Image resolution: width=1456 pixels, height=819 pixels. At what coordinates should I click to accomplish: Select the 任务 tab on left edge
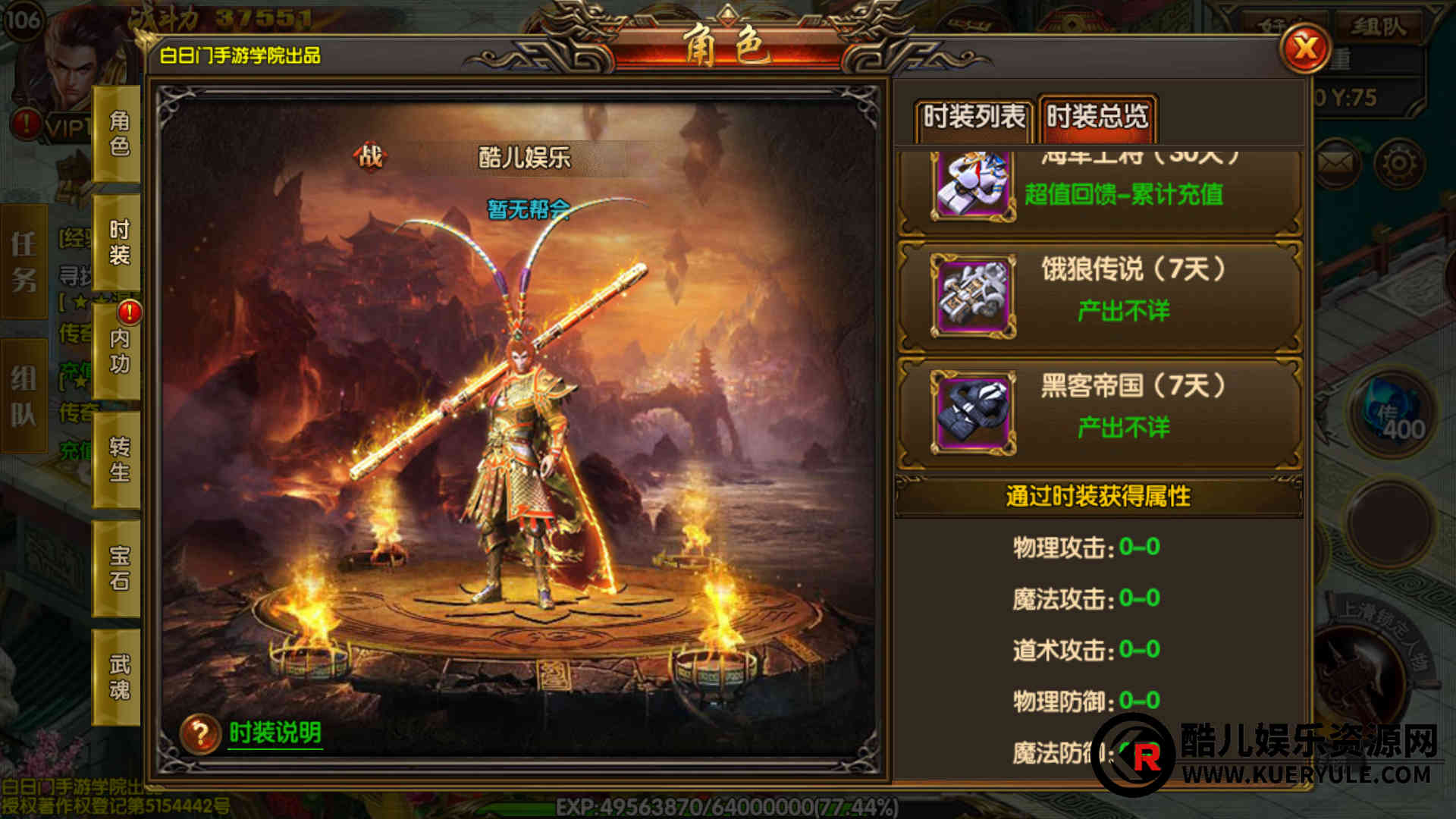[24, 262]
